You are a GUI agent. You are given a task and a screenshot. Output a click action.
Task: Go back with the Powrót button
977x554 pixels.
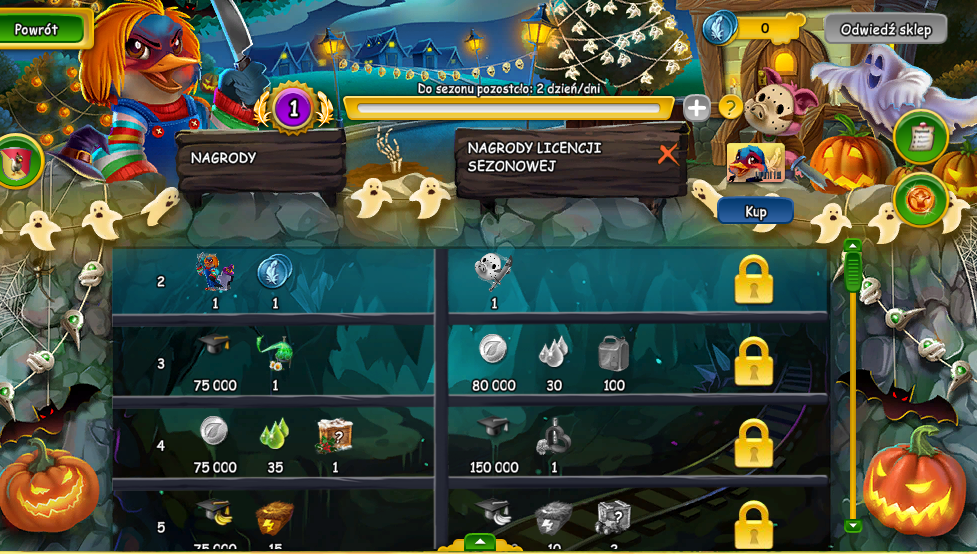click(38, 29)
